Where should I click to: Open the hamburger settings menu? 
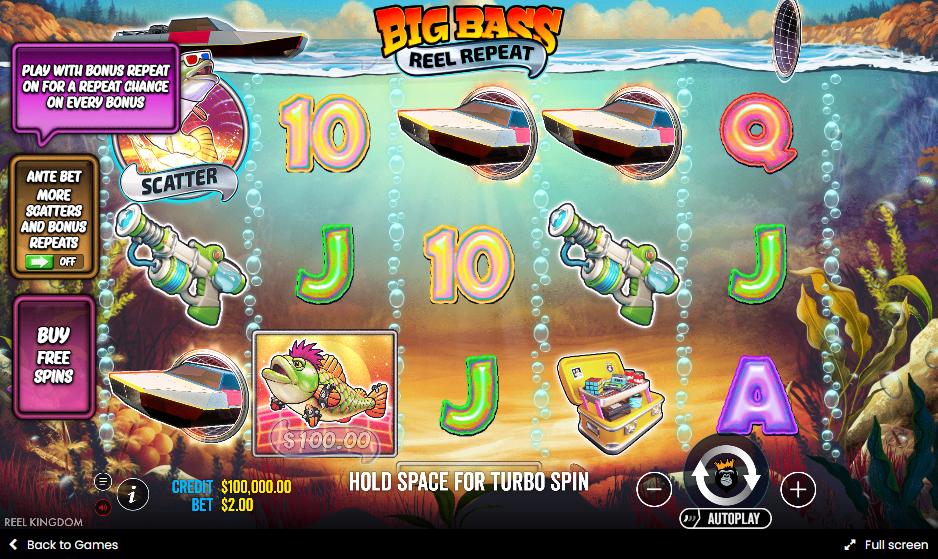click(103, 481)
